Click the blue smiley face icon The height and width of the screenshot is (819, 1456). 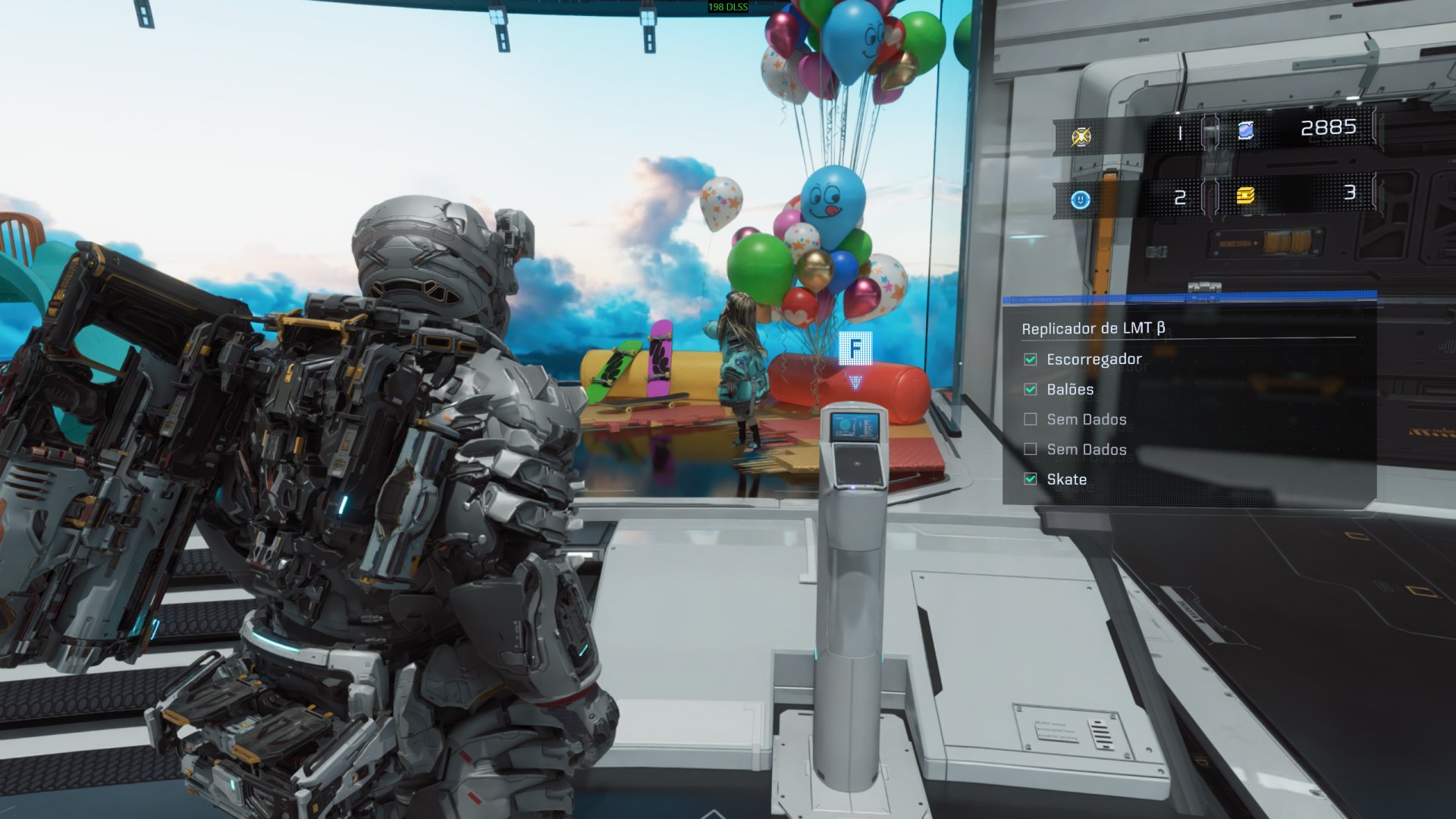1081,199
